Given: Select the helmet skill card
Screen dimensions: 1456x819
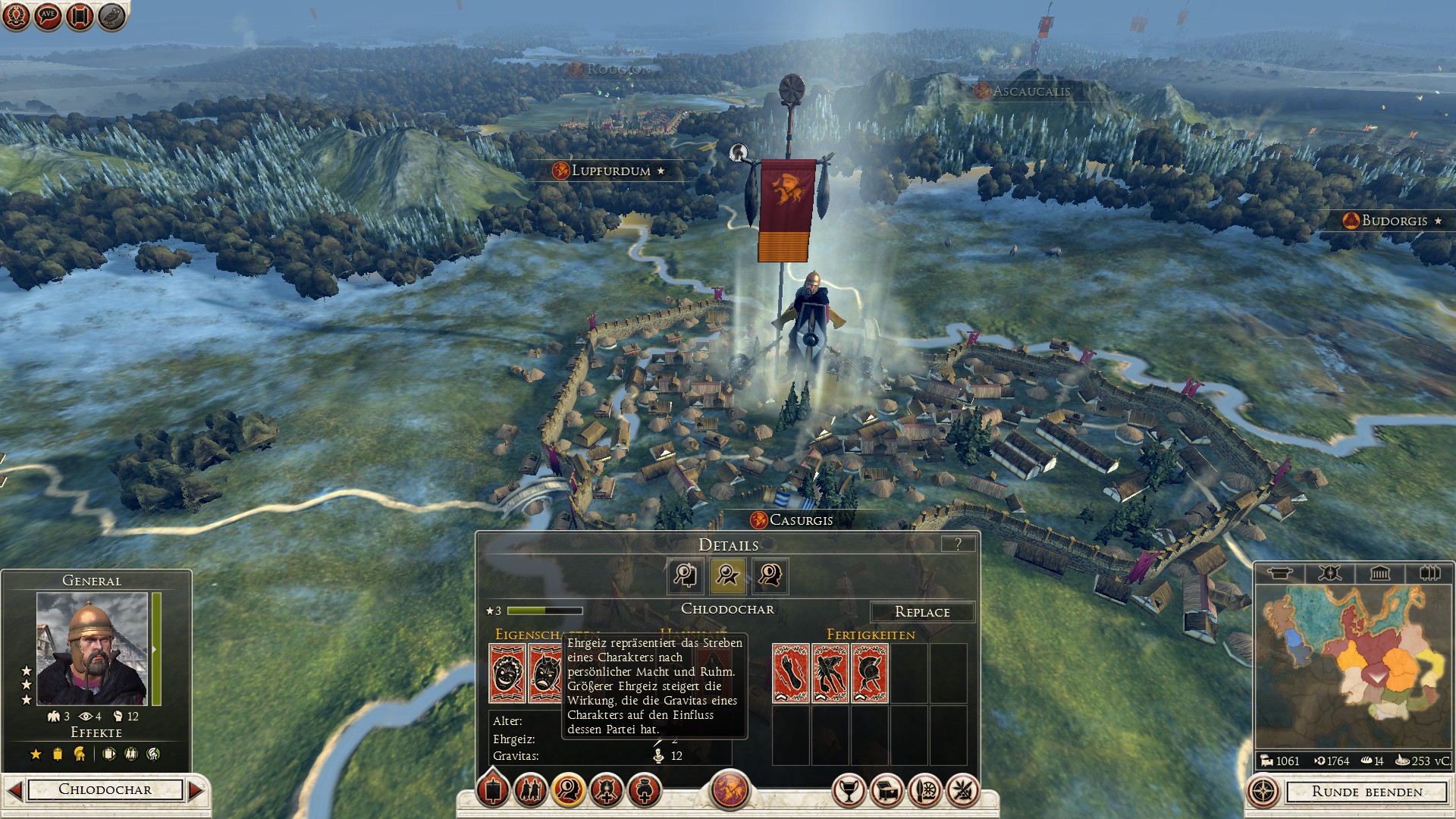Looking at the screenshot, I should point(870,673).
